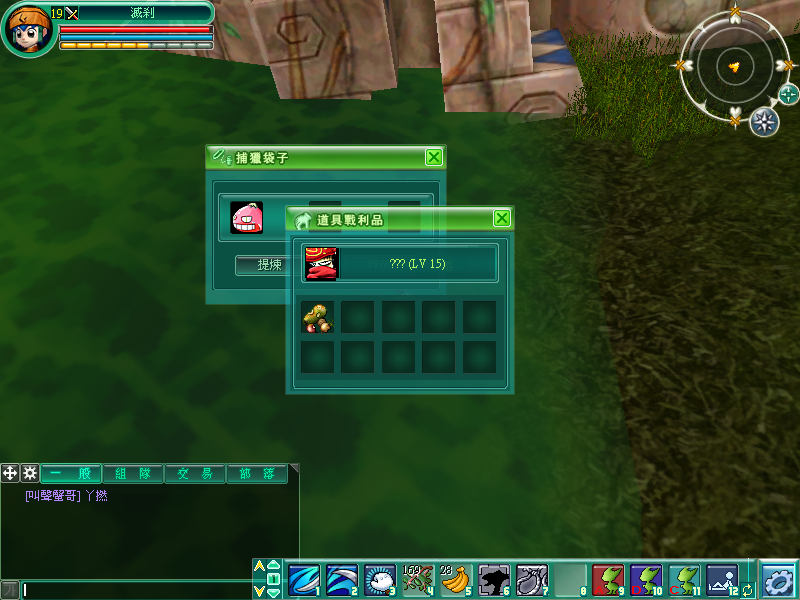The width and height of the screenshot is (800, 600).
Task: Close the 道具戰利品 loot window
Action: coord(502,218)
